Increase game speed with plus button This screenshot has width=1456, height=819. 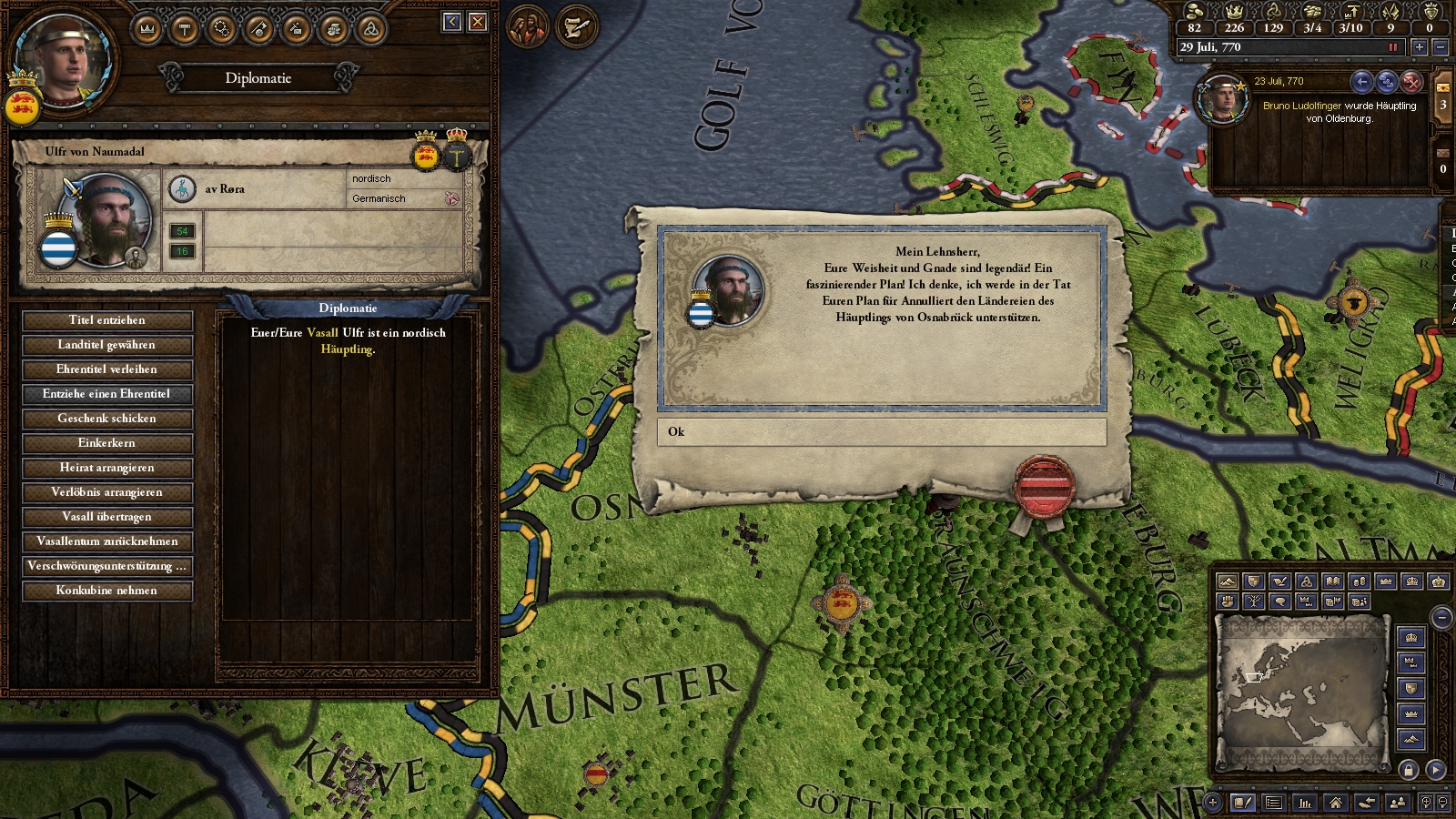pyautogui.click(x=1419, y=47)
